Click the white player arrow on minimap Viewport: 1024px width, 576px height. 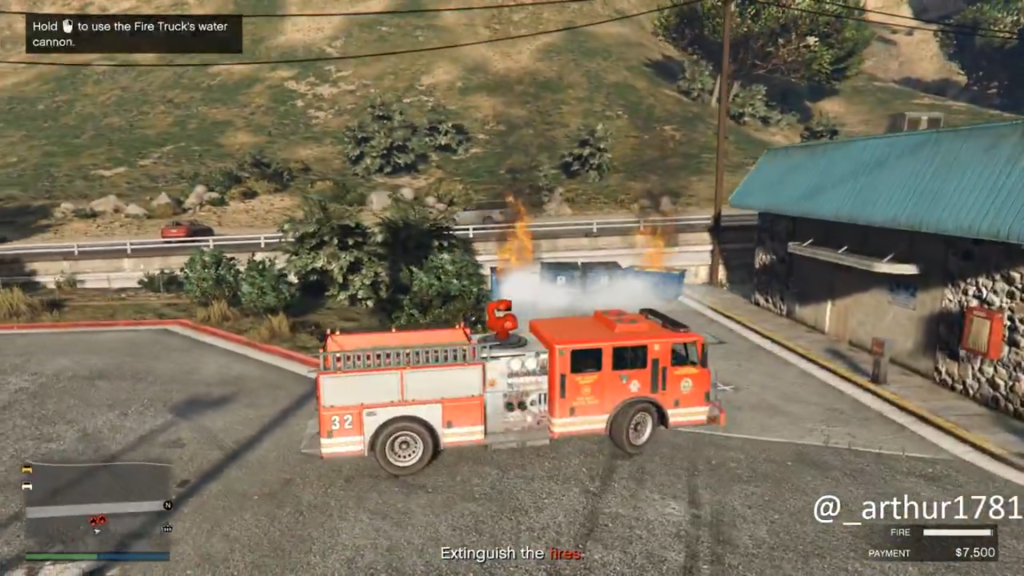tap(97, 532)
